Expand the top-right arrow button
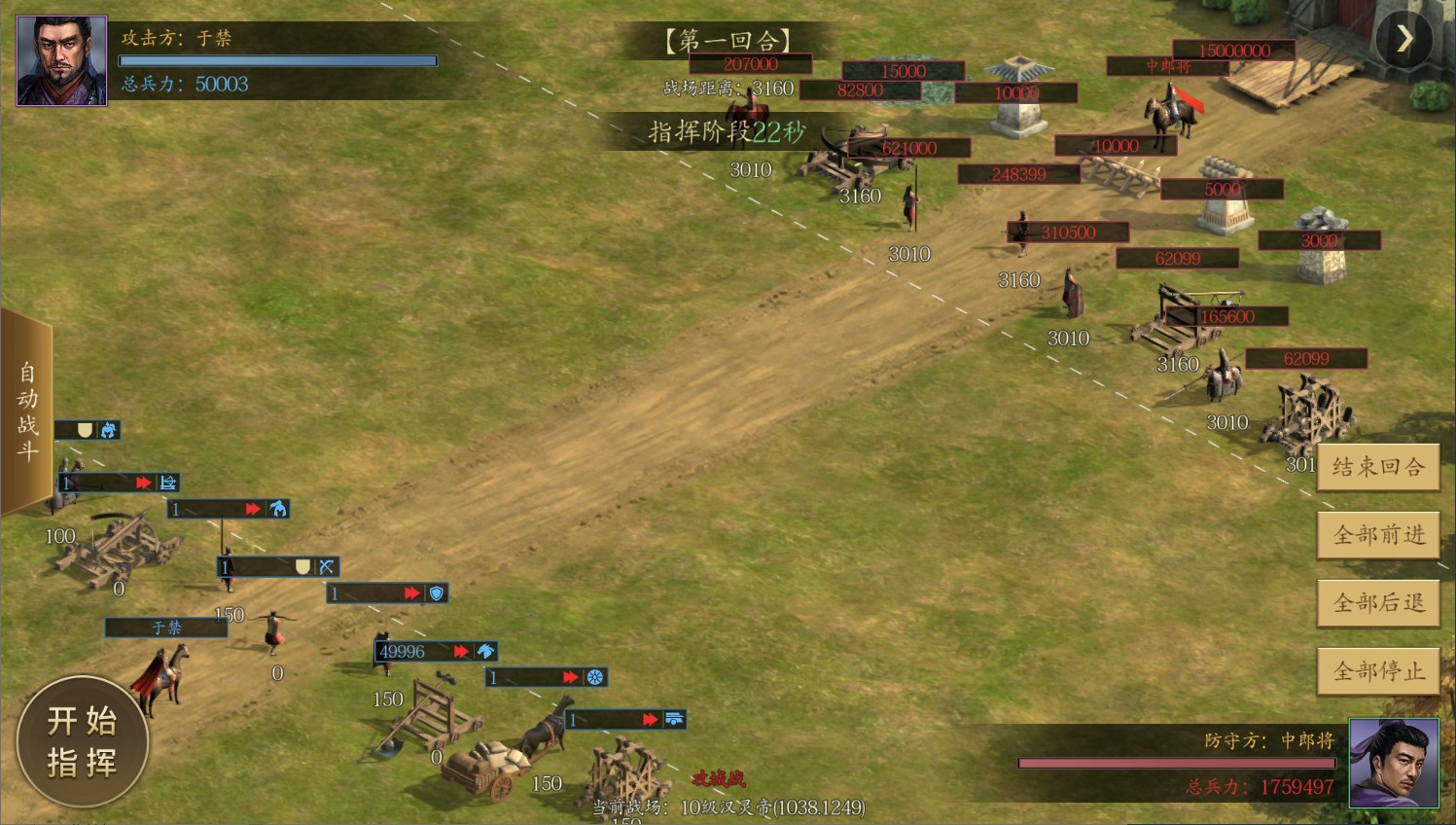The height and width of the screenshot is (825, 1456). click(x=1403, y=39)
